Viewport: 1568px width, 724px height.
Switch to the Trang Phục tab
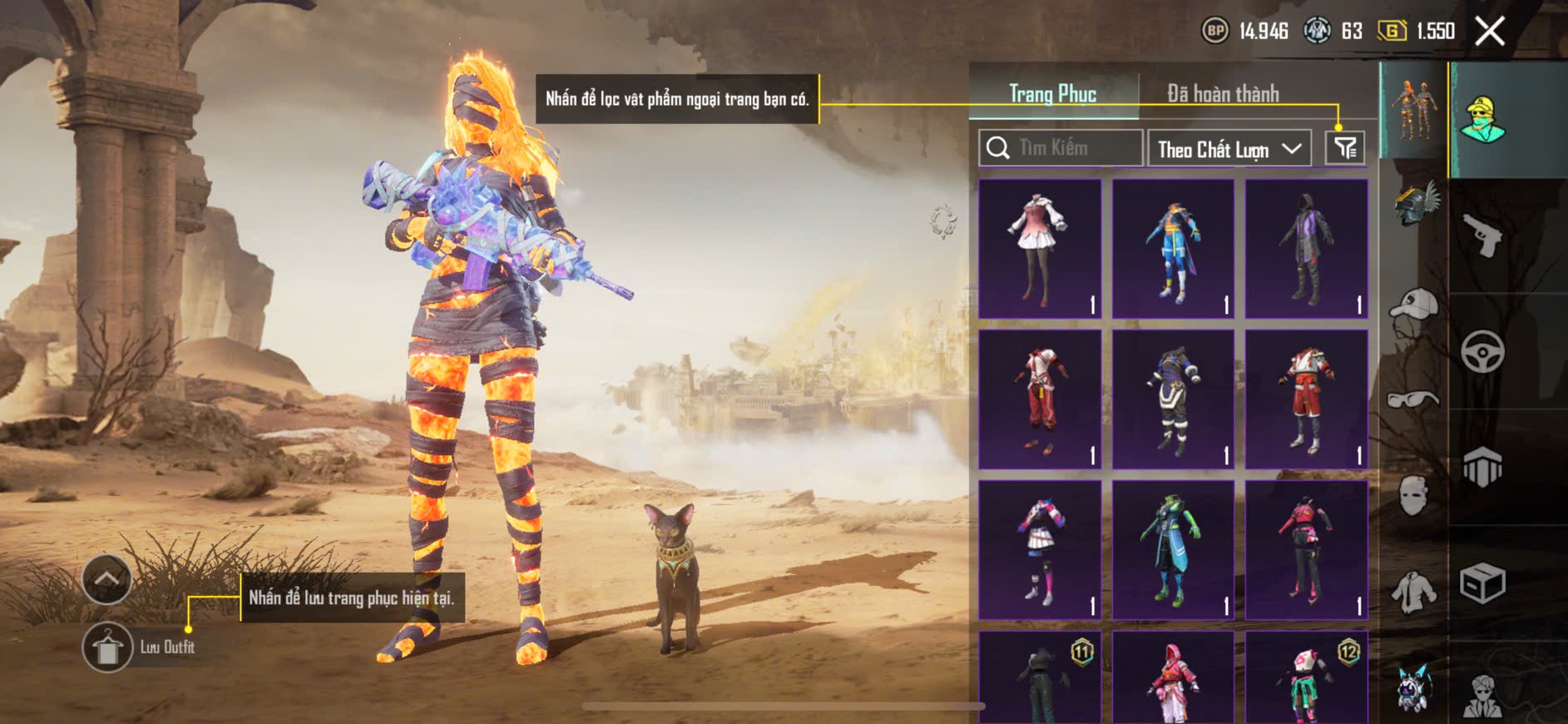(1052, 93)
